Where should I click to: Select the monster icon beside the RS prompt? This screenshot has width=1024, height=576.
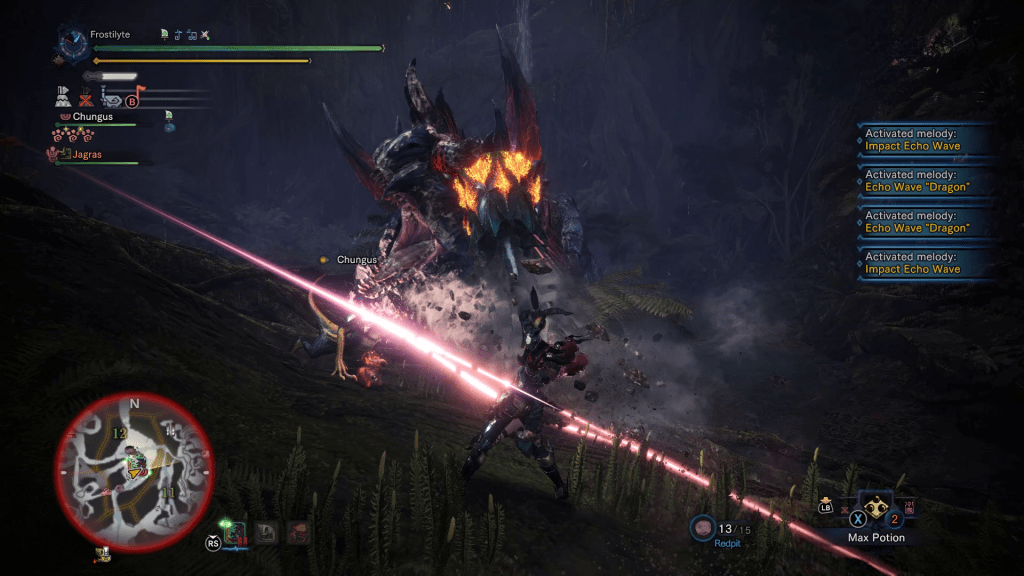tap(236, 533)
